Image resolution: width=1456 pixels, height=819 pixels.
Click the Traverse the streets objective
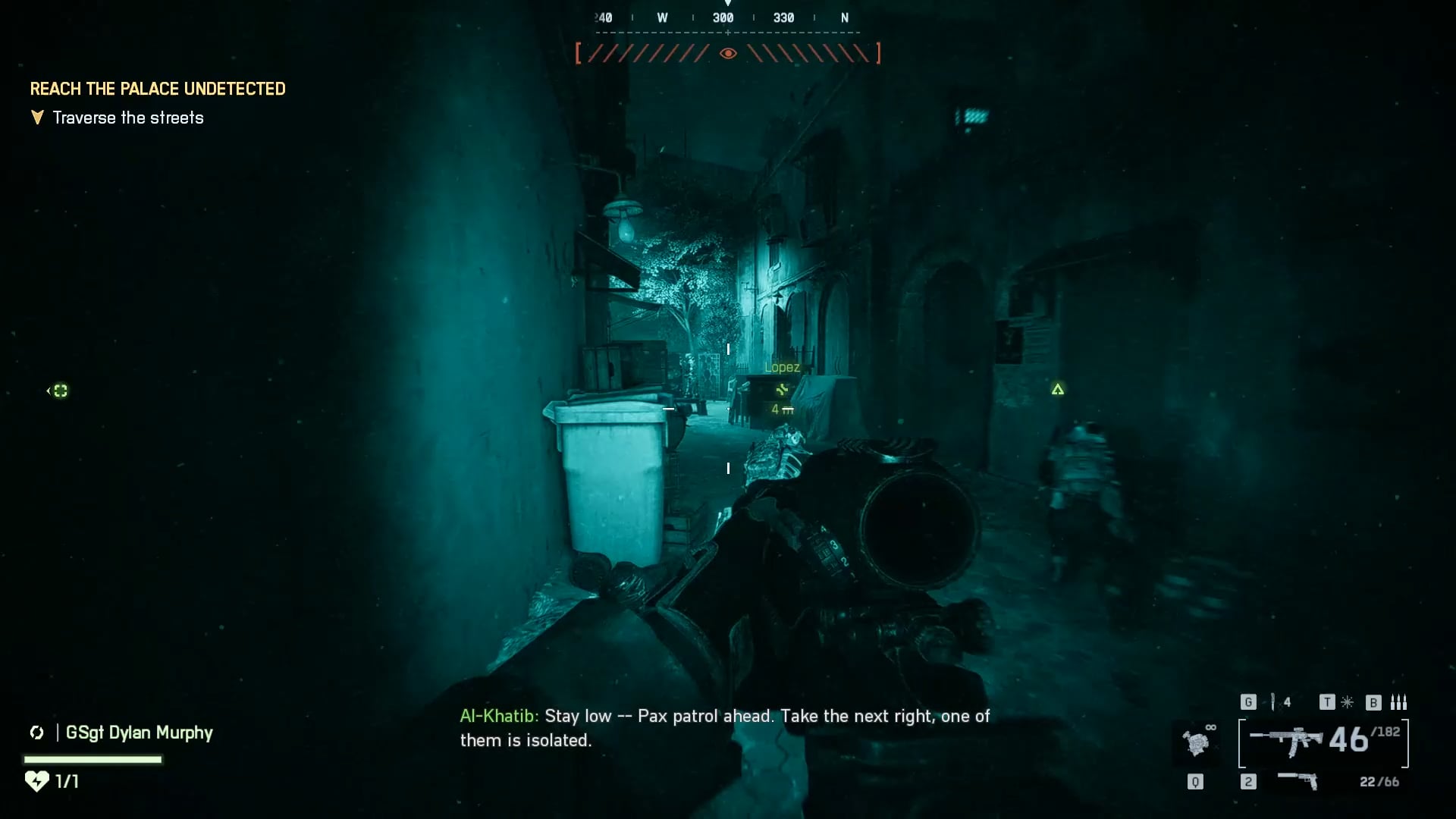128,118
